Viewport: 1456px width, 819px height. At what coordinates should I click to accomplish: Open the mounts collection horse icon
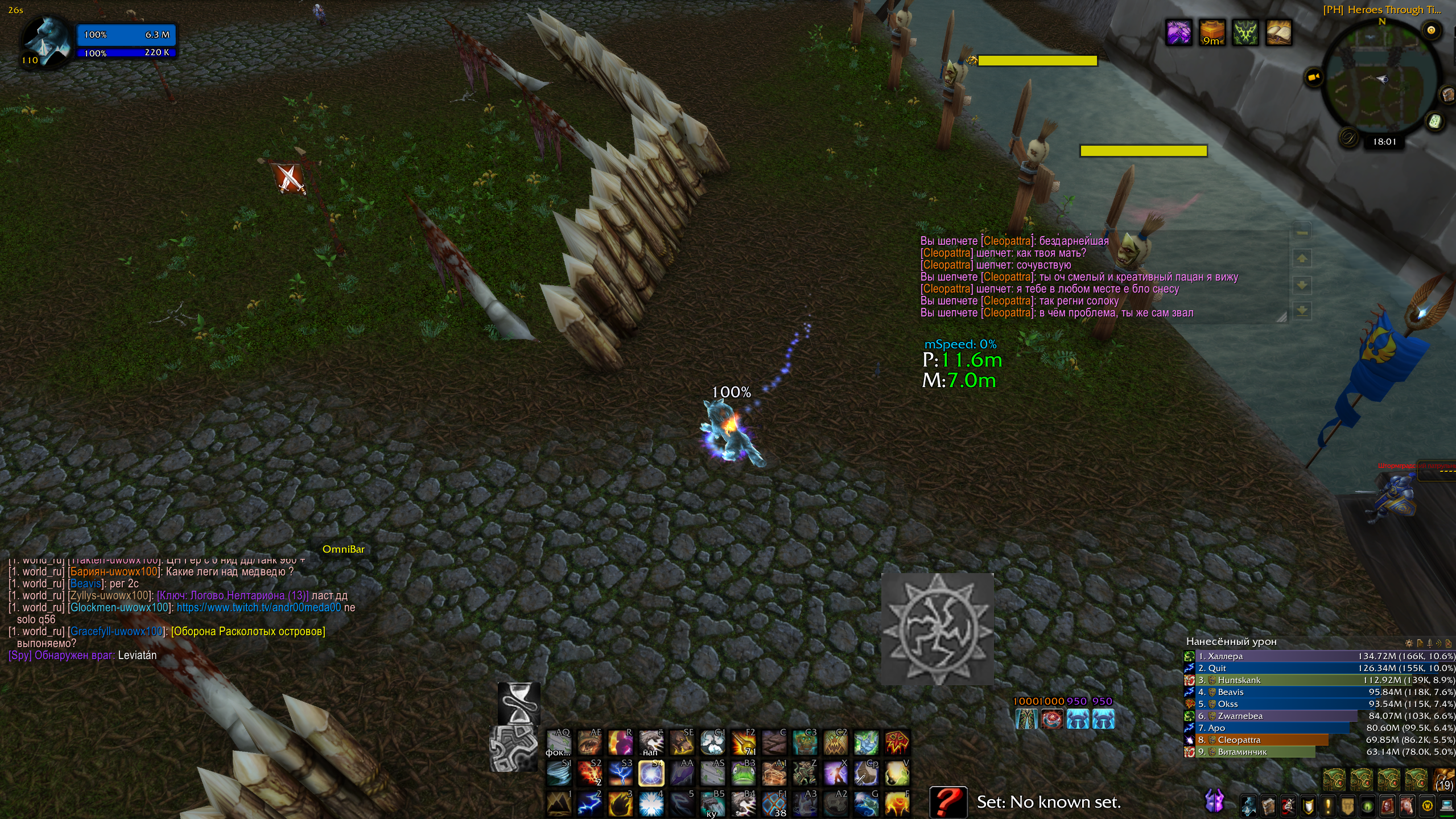tap(1406, 806)
